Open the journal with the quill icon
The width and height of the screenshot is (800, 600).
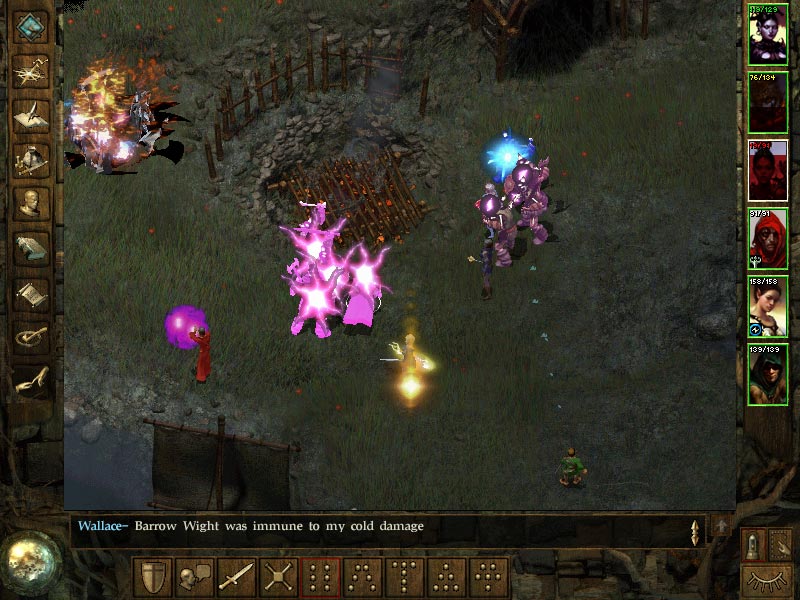[x=31, y=114]
